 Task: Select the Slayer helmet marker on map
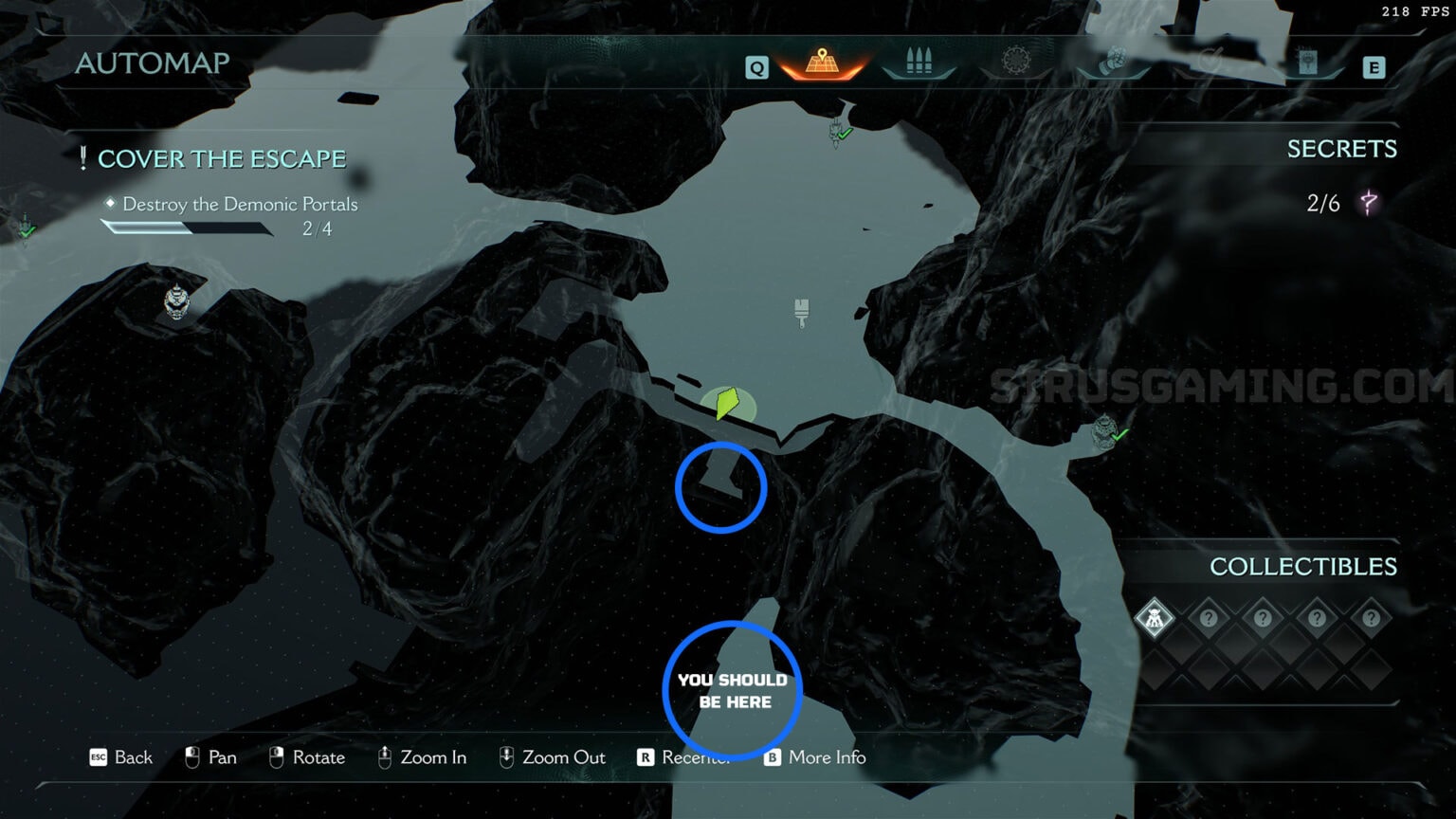[176, 302]
